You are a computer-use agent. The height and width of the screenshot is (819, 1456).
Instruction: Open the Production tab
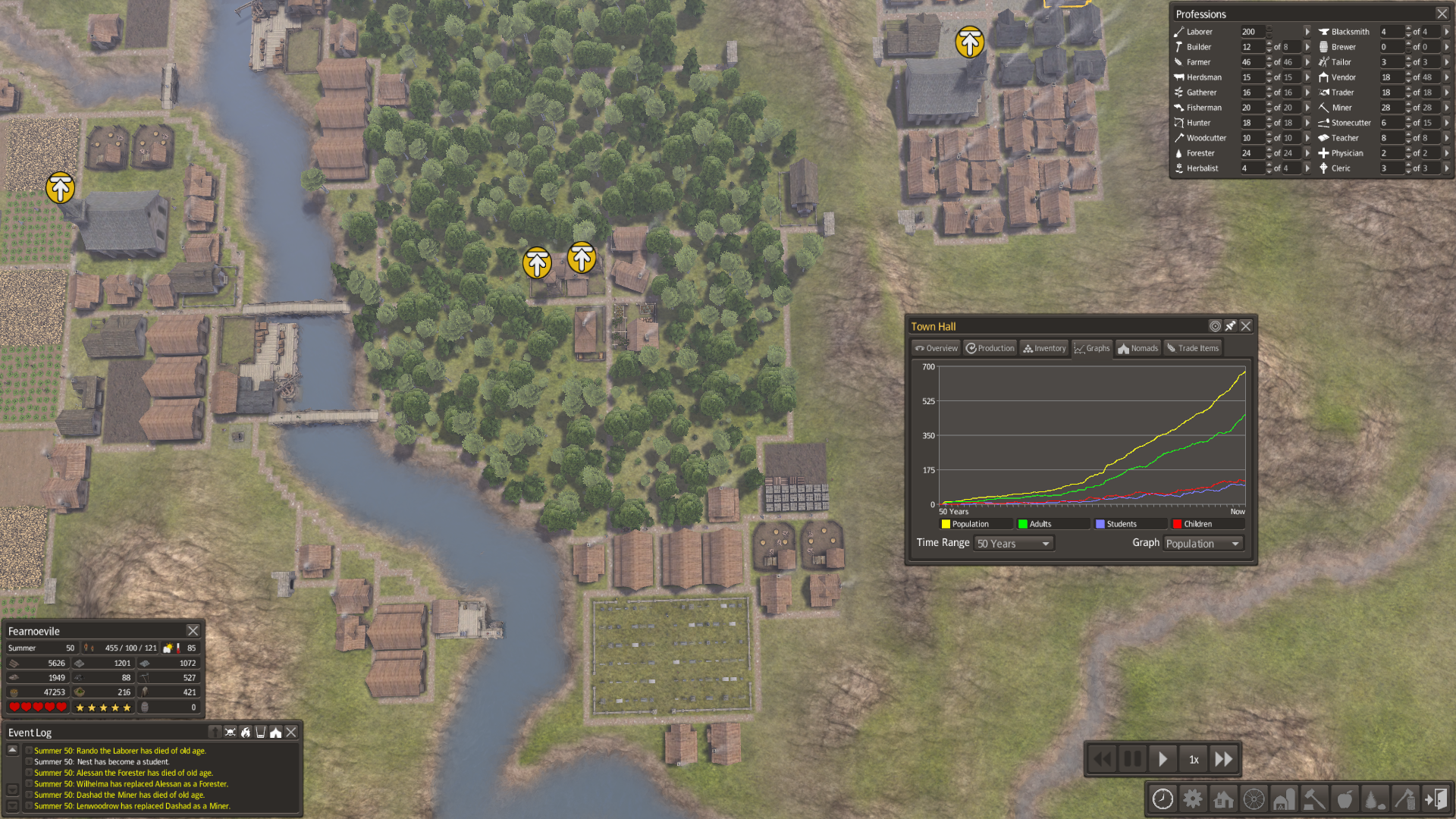pos(990,348)
